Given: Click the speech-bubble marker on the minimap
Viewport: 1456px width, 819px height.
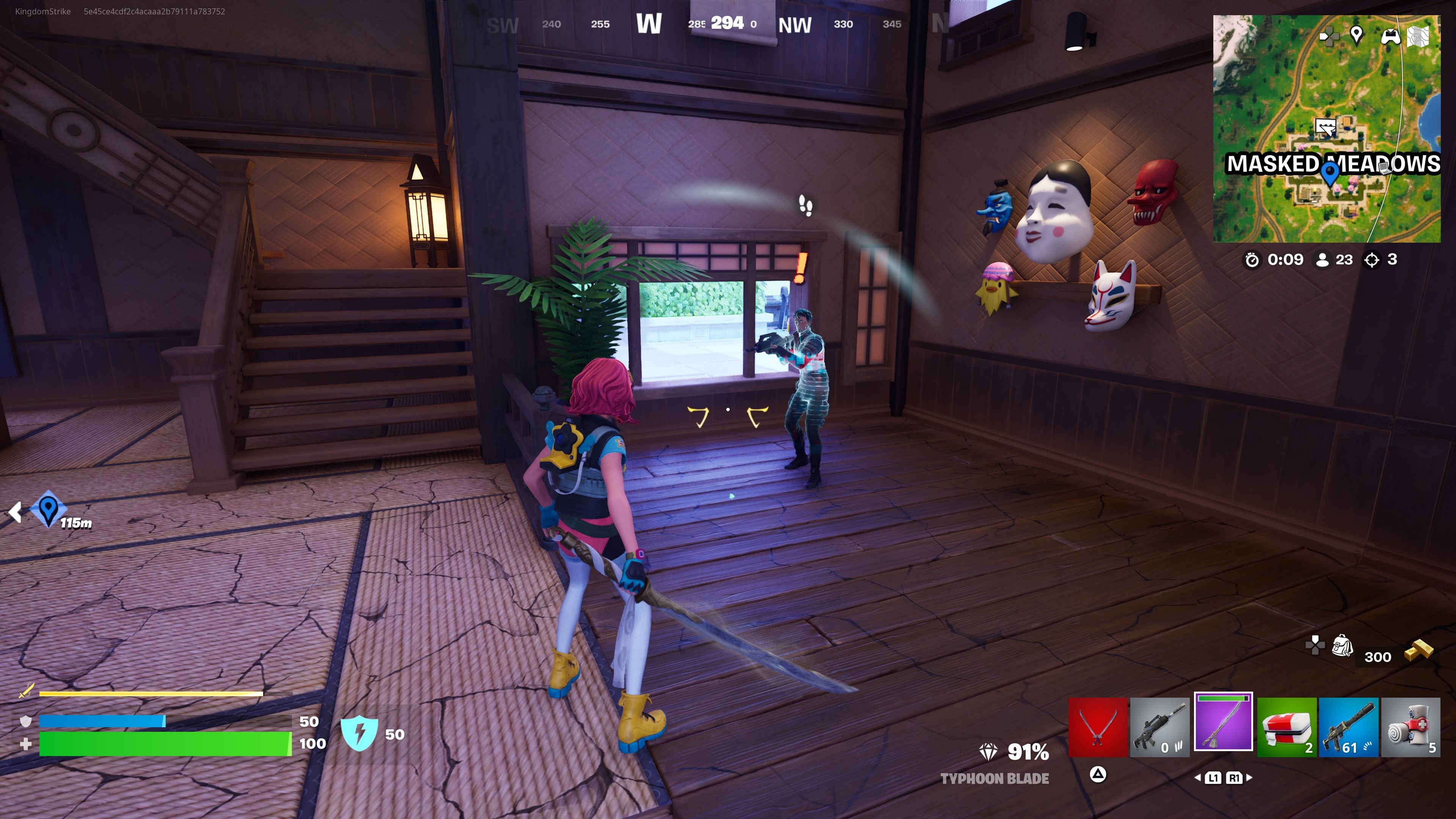Looking at the screenshot, I should click(1325, 126).
